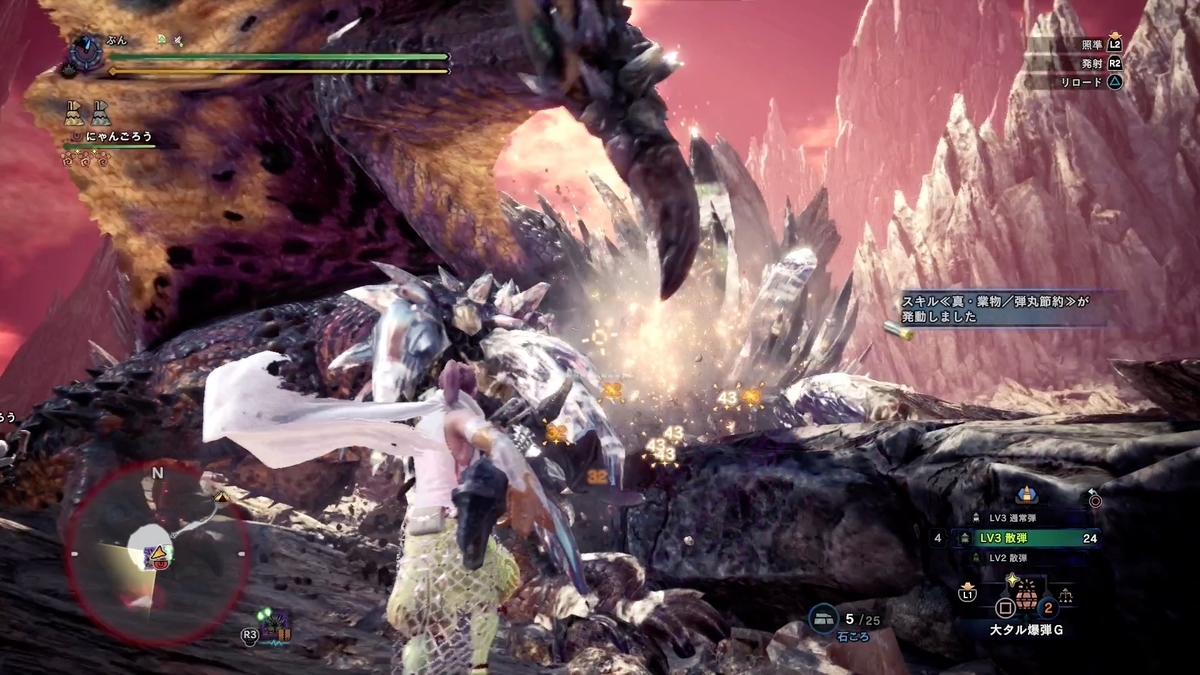This screenshot has height=675, width=1200.
Task: Click the ammo type icon above the ammo list
Action: 1025,493
